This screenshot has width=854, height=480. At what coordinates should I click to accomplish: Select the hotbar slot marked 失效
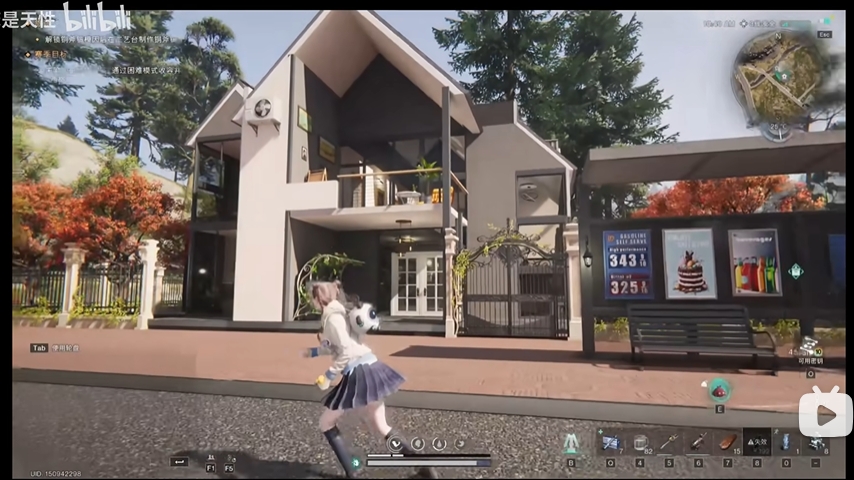757,441
